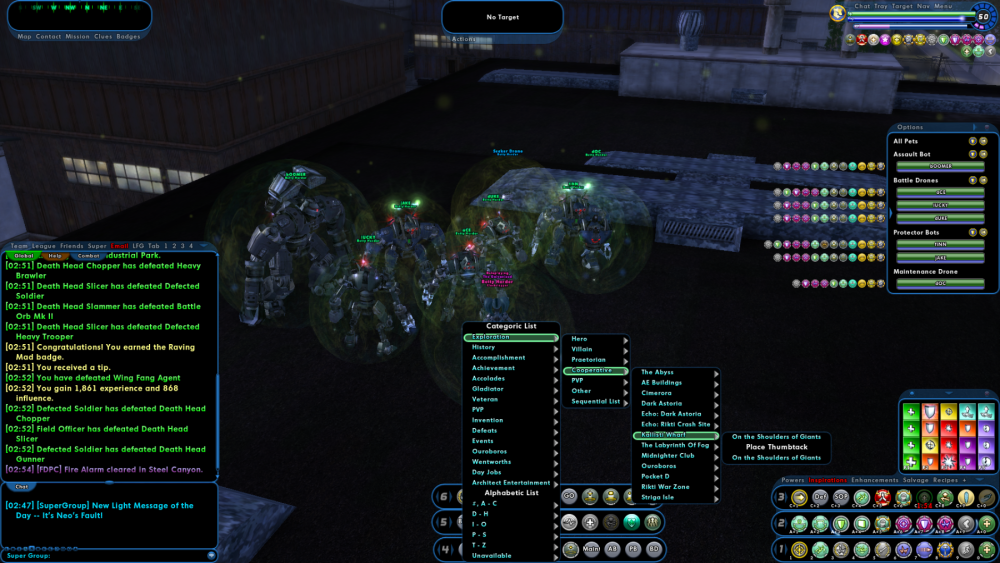The image size is (1000, 563).
Task: Choose the Sequential List option
Action: pyautogui.click(x=596, y=401)
